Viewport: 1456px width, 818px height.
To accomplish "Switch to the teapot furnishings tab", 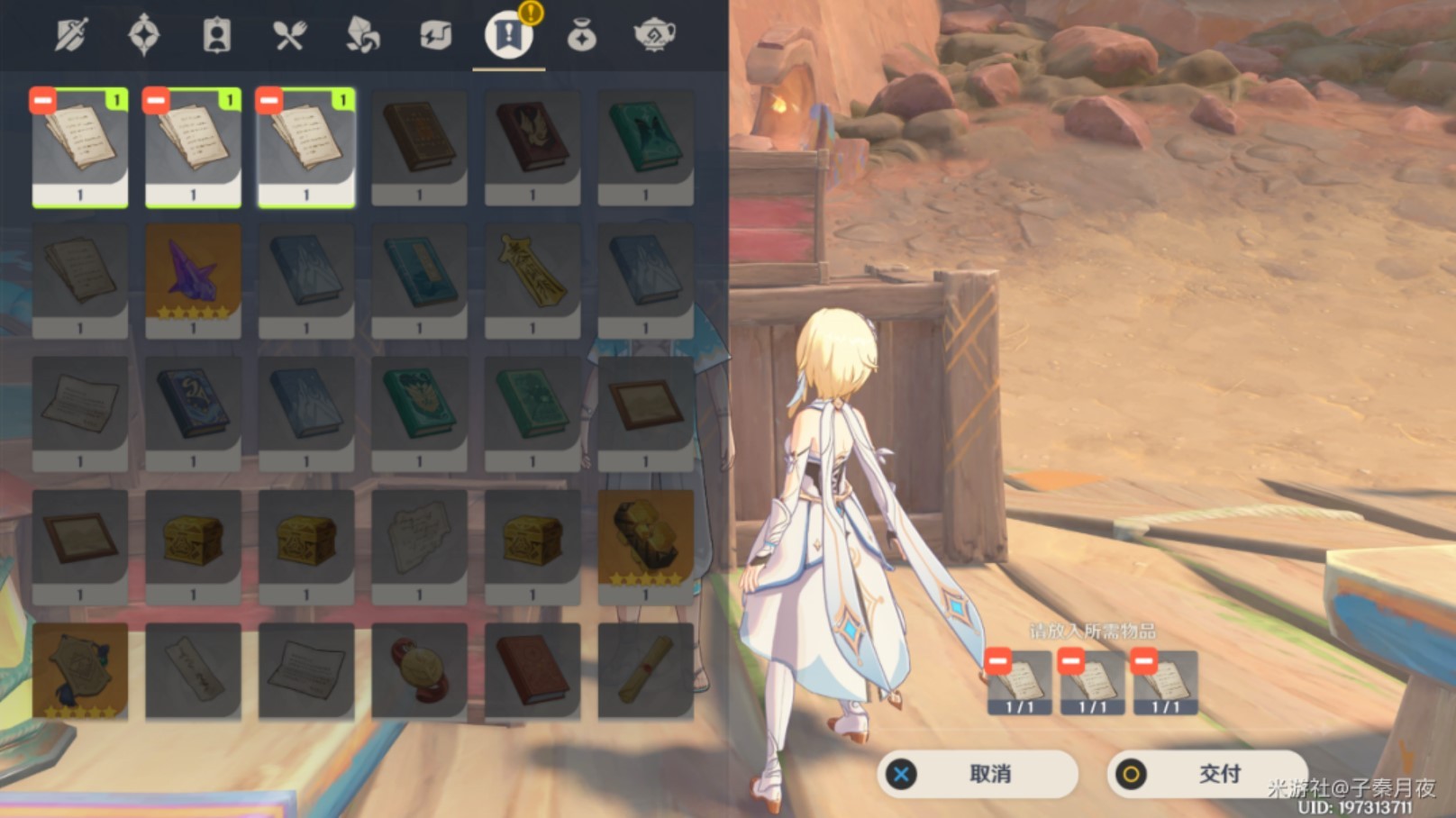I will [655, 36].
